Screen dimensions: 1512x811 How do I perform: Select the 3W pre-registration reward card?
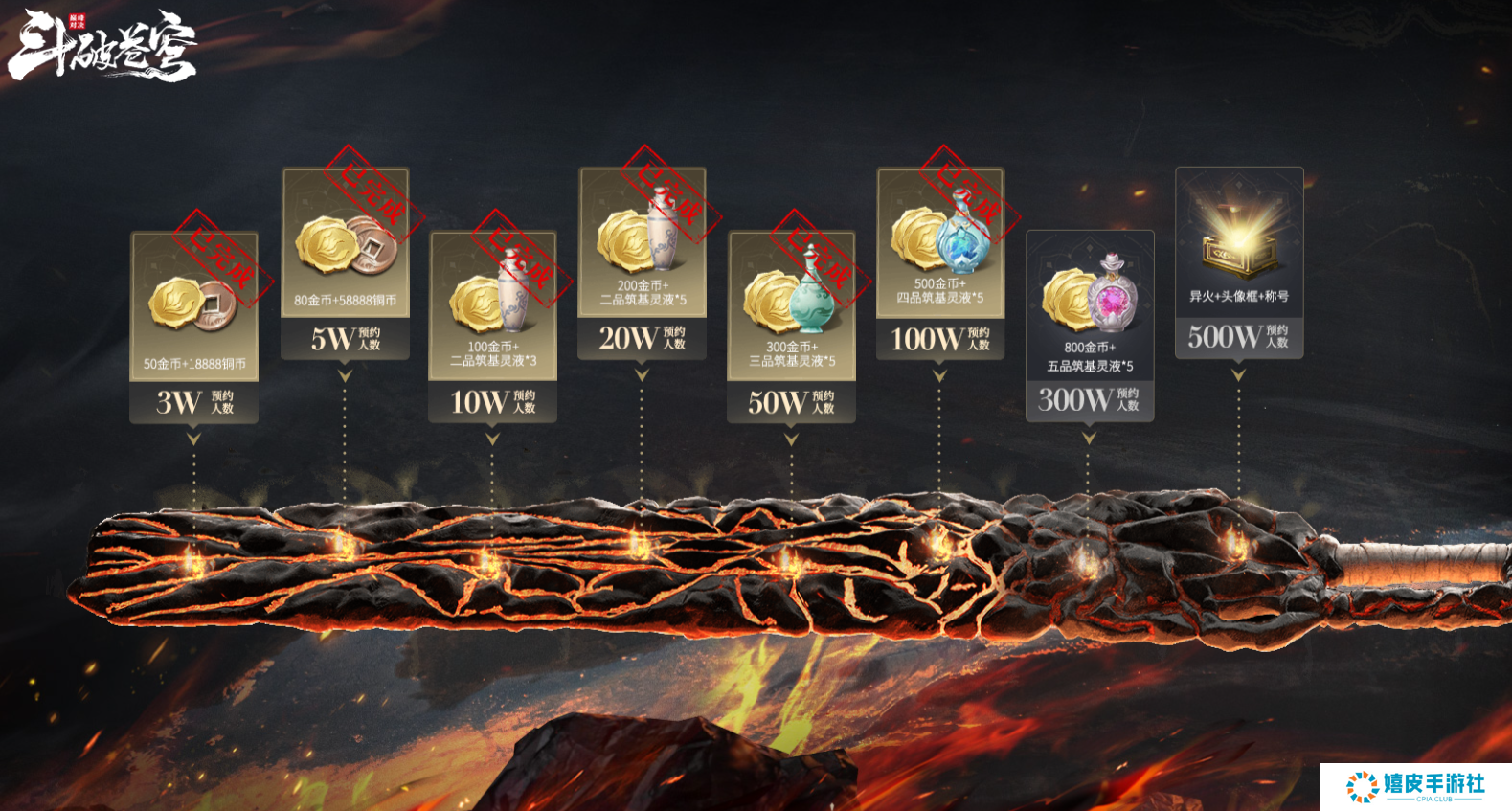194,327
